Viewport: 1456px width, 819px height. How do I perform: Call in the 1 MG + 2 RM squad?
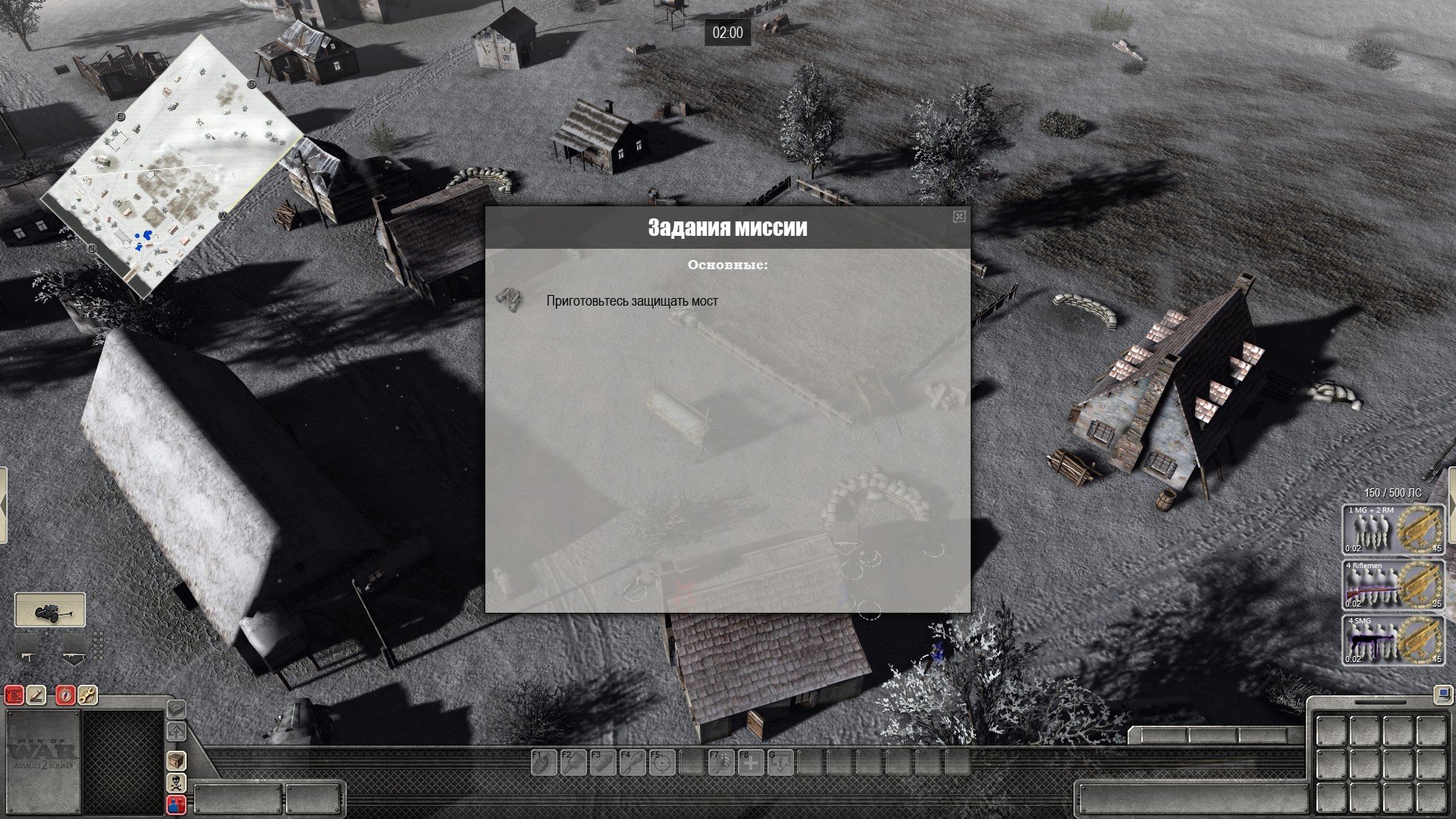[x=1392, y=529]
